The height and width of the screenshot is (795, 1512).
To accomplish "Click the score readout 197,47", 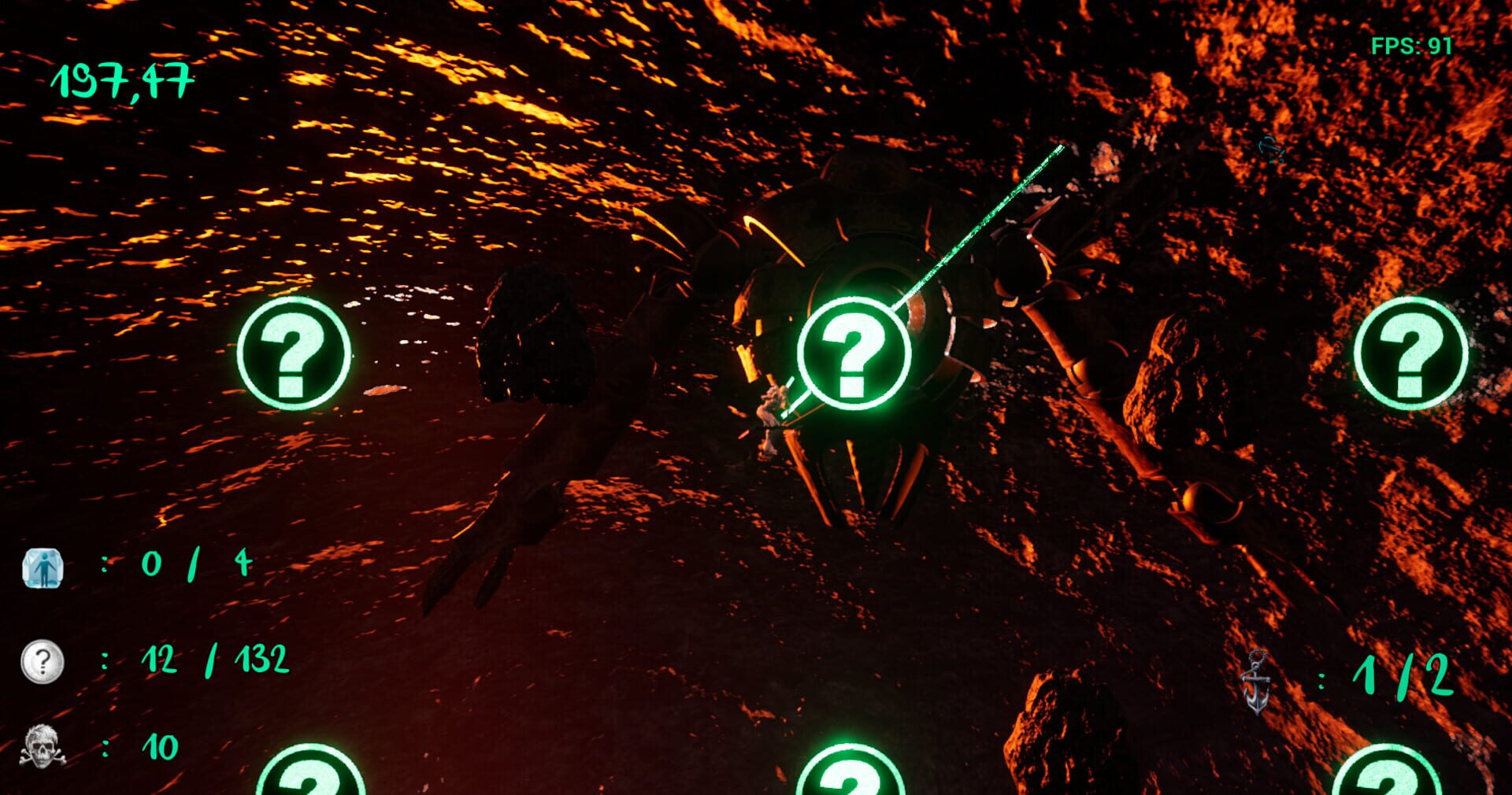I will pyautogui.click(x=122, y=79).
